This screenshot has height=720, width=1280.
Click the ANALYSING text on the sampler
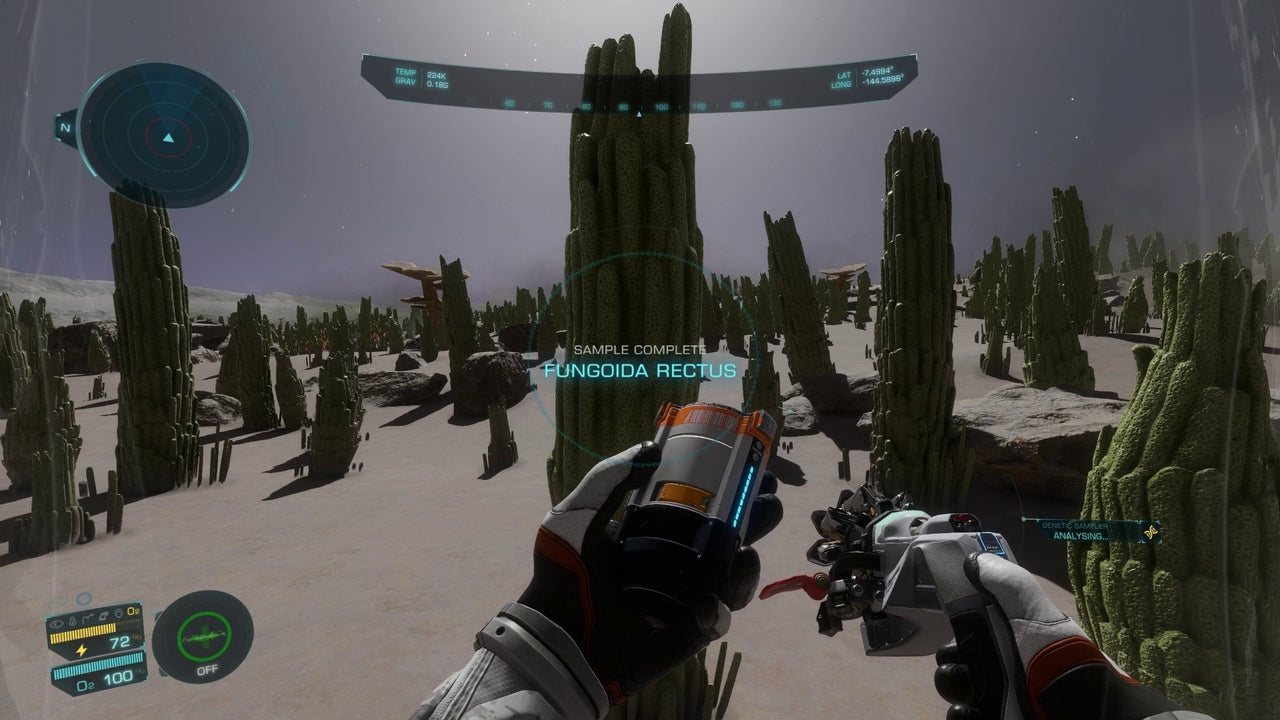tap(1080, 536)
